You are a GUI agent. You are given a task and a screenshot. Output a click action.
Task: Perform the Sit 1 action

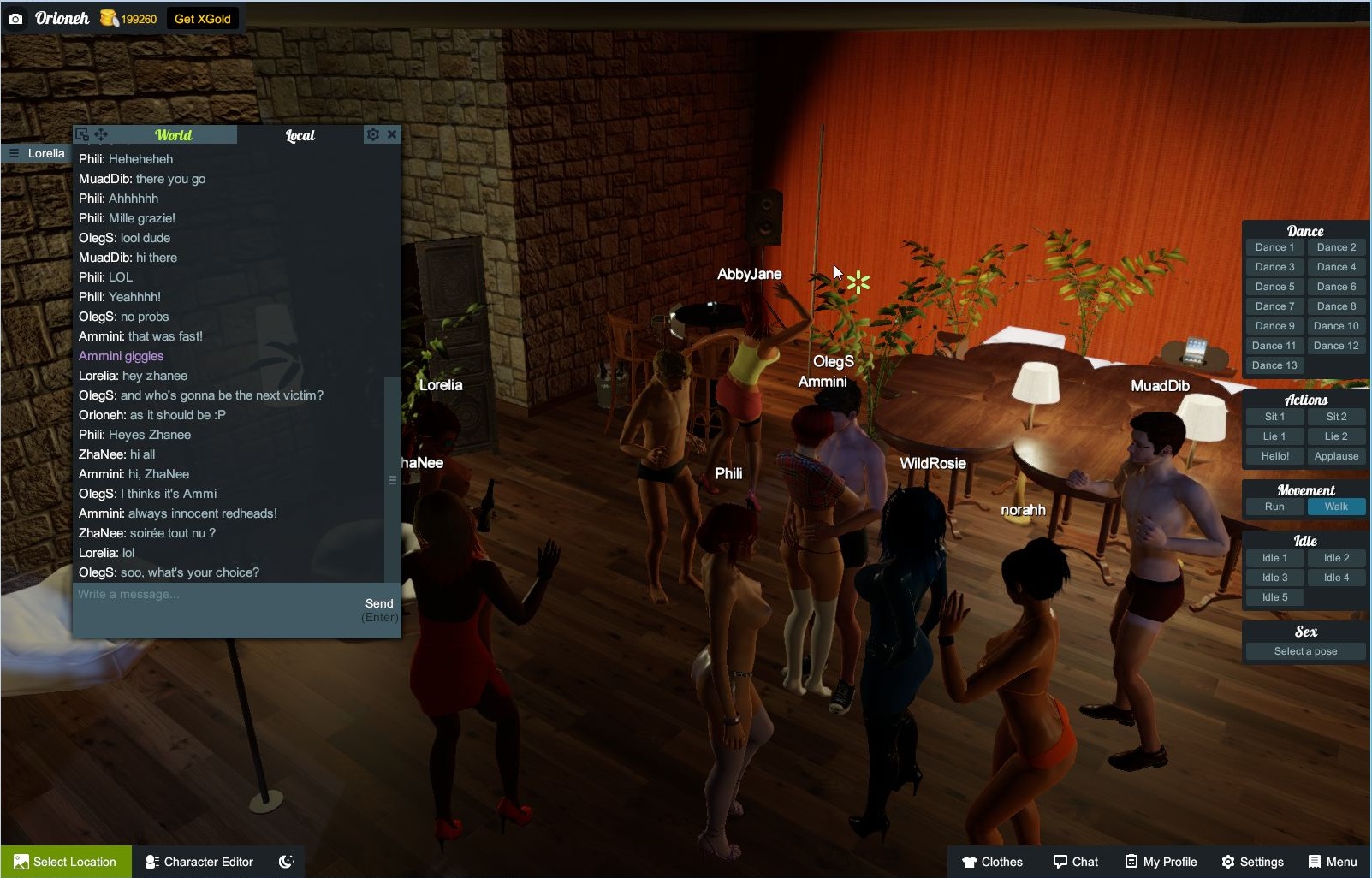coord(1274,417)
